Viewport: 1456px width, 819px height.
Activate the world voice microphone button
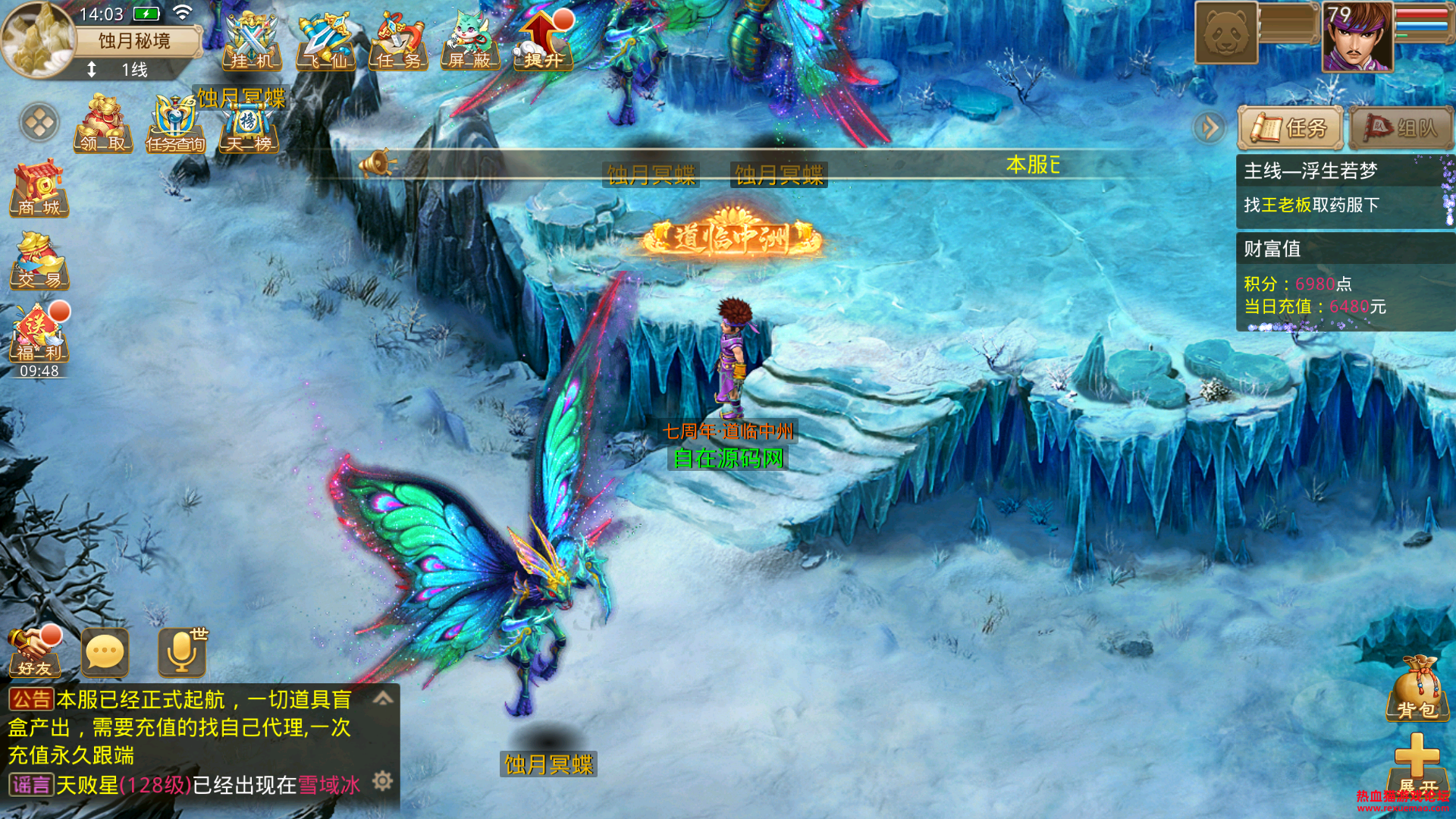(182, 652)
